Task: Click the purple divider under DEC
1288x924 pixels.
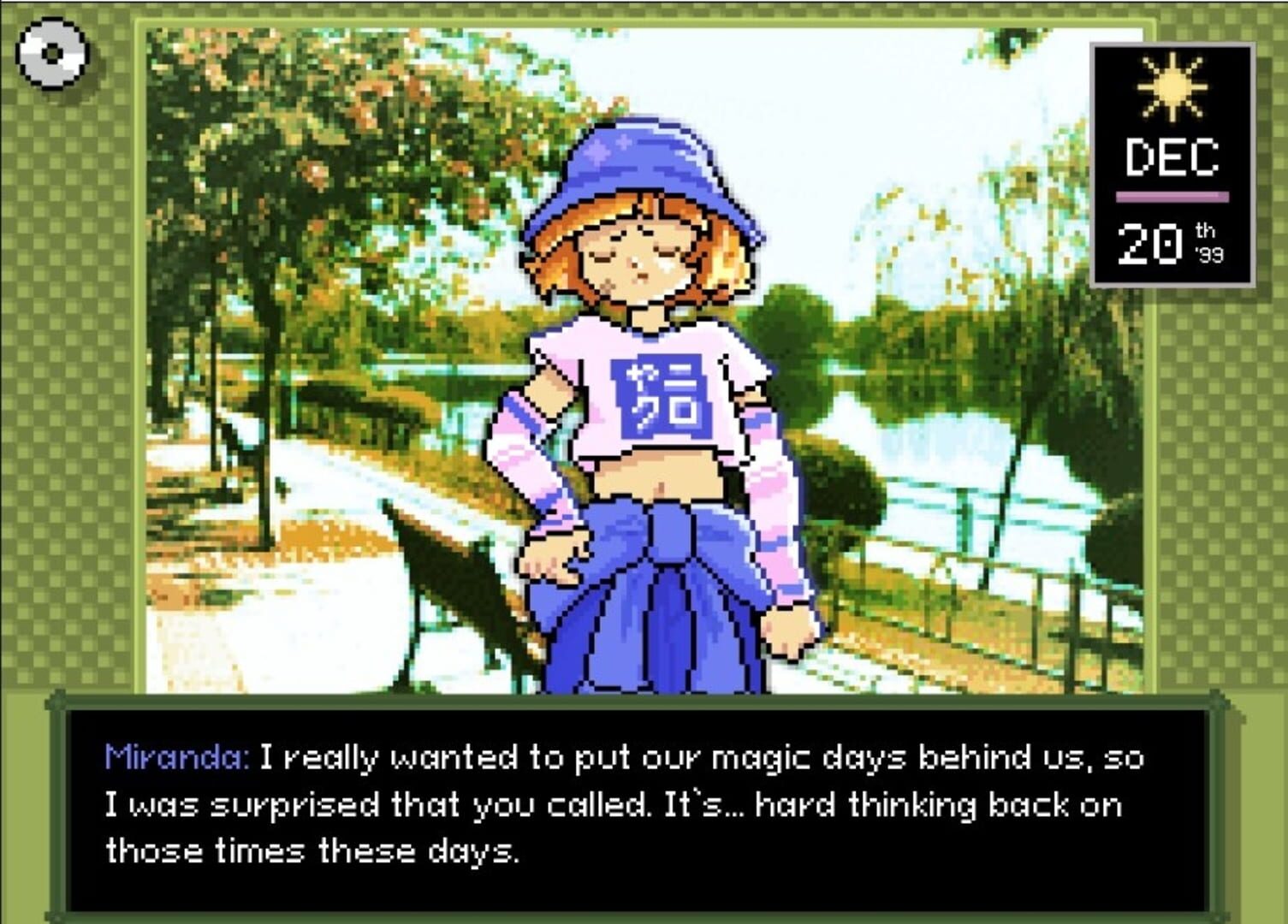Action: click(1174, 194)
